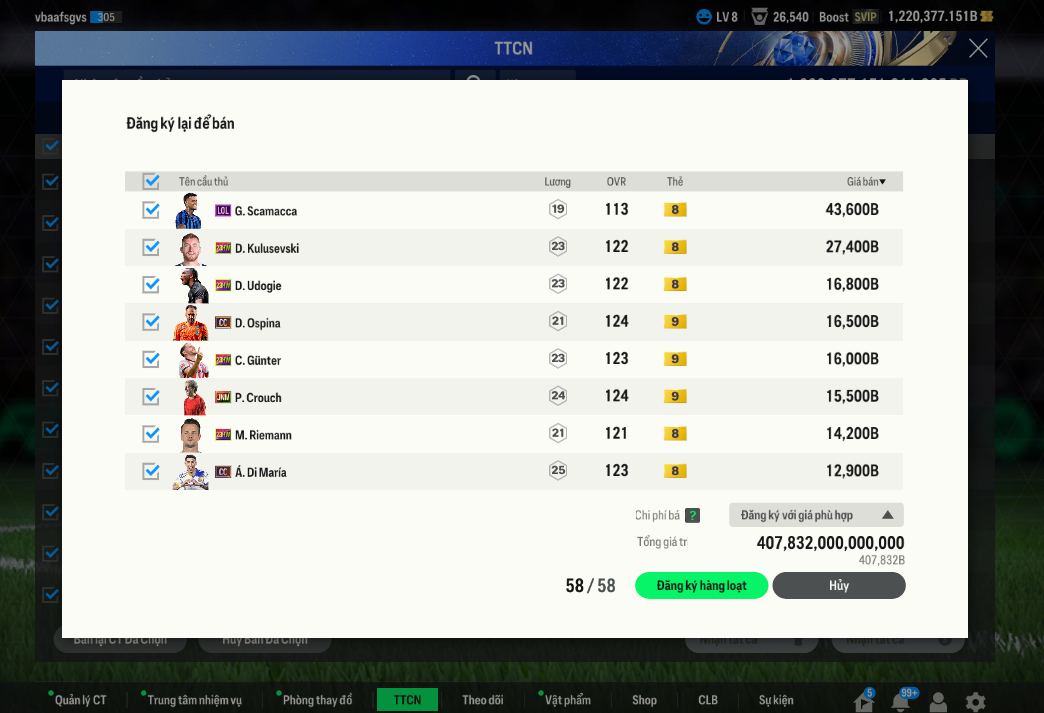Toggle the checkbox for D. Ospina
This screenshot has width=1044, height=713.
[151, 322]
